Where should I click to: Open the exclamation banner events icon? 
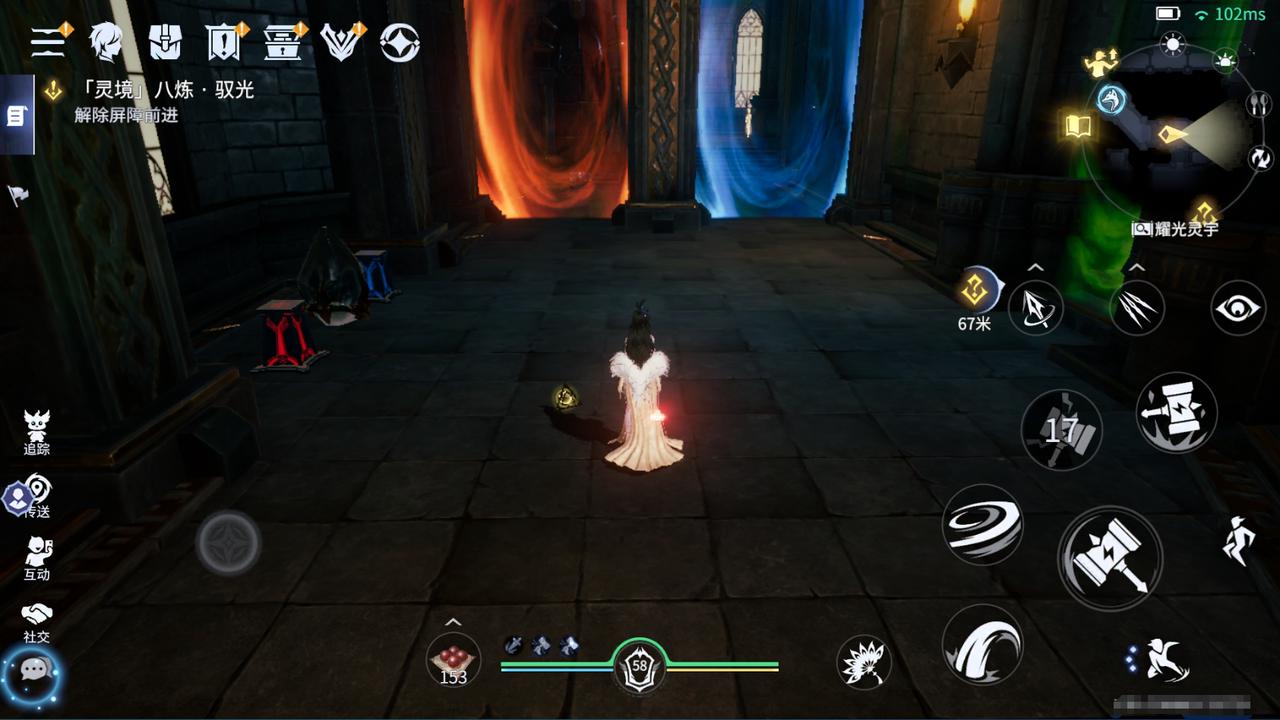[x=223, y=42]
